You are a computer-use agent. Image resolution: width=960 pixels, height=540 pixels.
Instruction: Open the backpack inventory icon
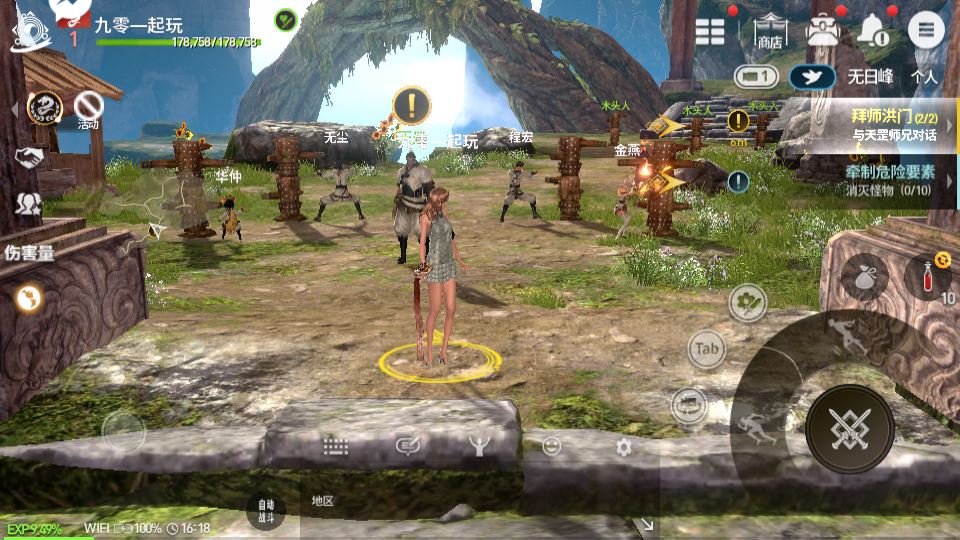822,31
